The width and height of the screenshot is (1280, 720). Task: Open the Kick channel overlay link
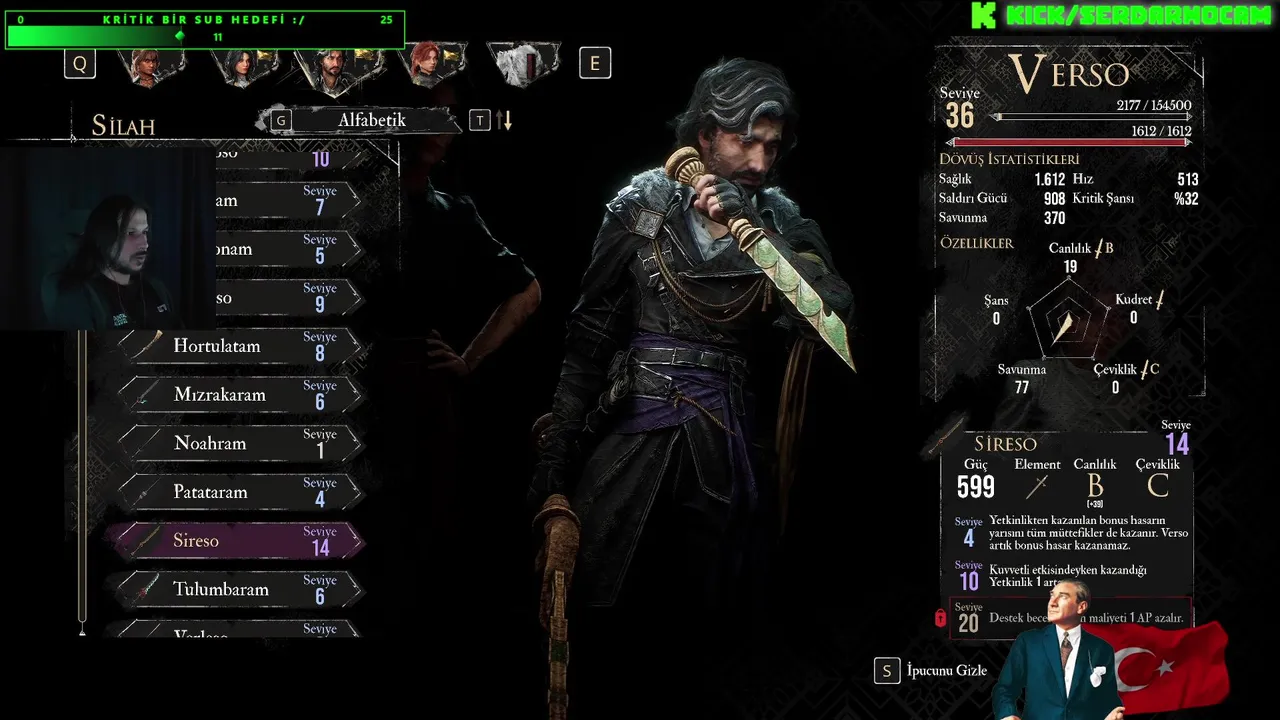(1120, 15)
